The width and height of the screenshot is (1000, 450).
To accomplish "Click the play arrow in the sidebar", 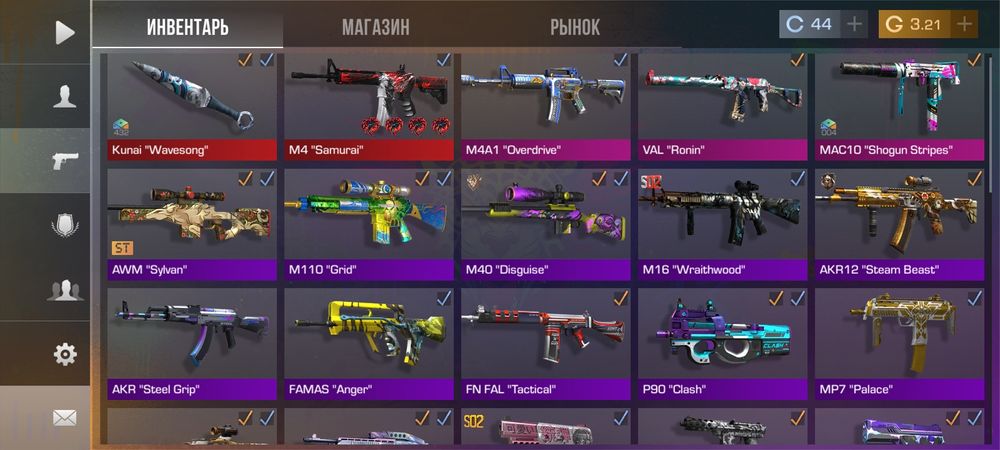I will pyautogui.click(x=65, y=33).
